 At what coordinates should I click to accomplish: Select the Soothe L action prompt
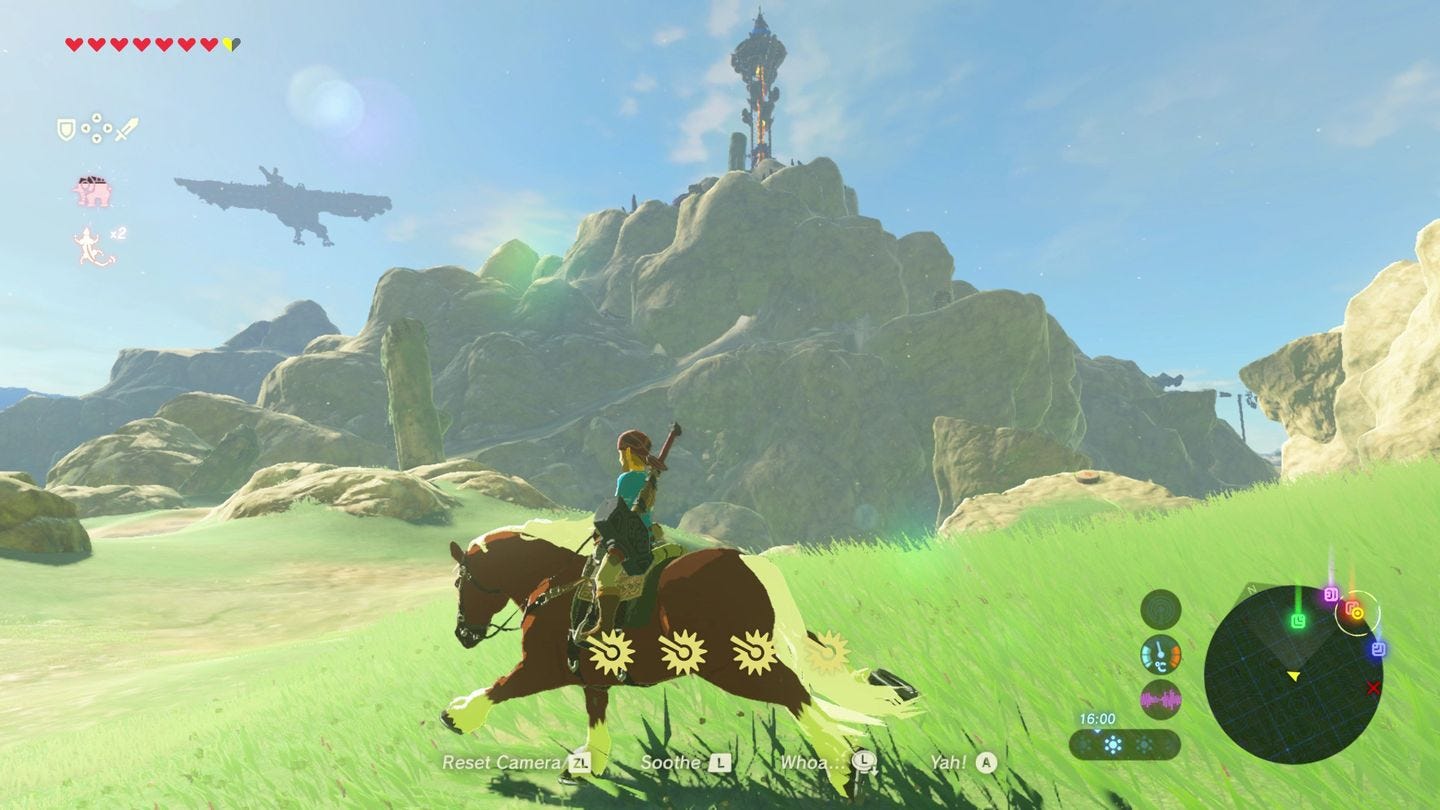click(703, 762)
